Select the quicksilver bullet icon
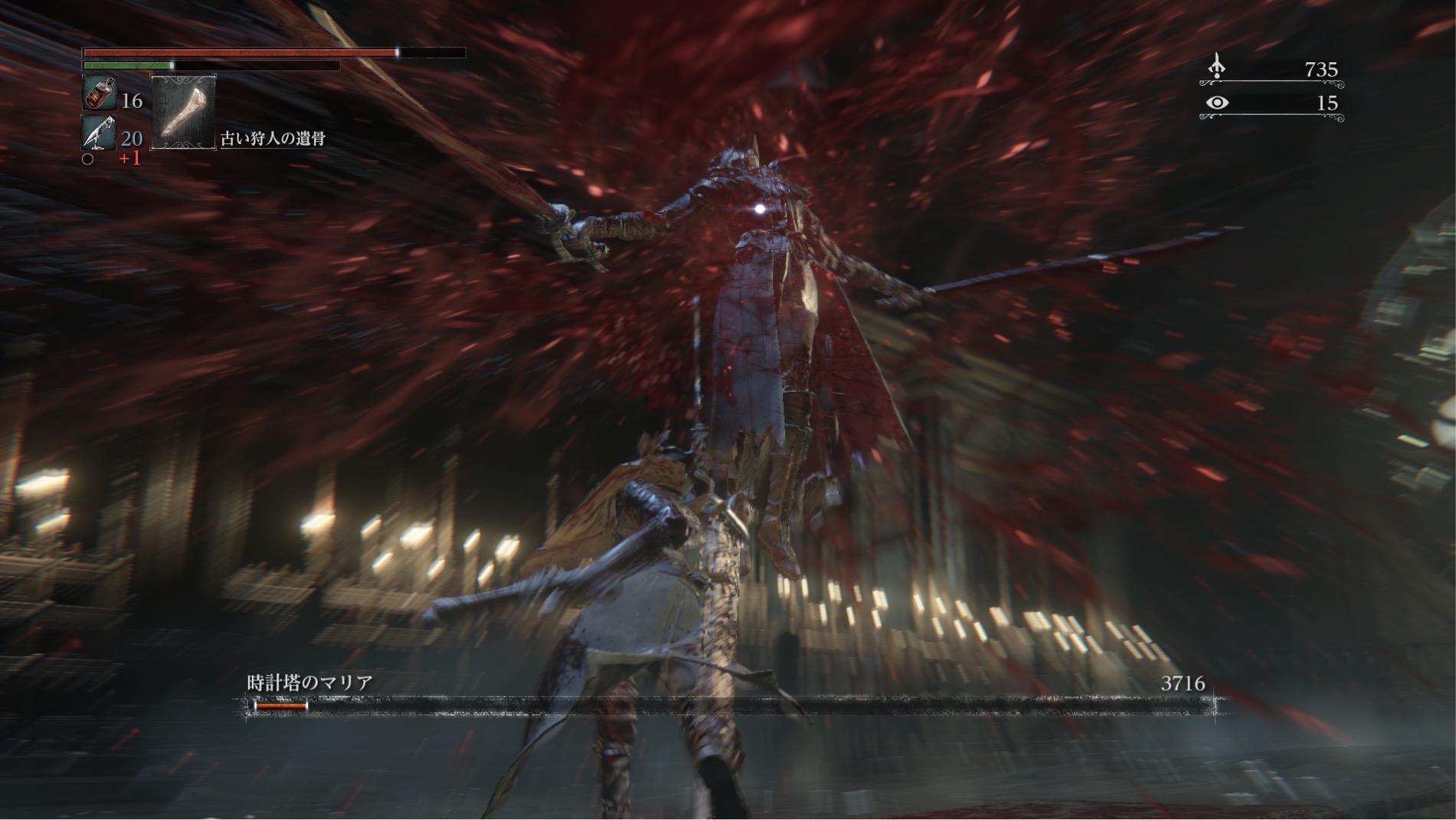This screenshot has width=1456, height=820. pyautogui.click(x=100, y=133)
